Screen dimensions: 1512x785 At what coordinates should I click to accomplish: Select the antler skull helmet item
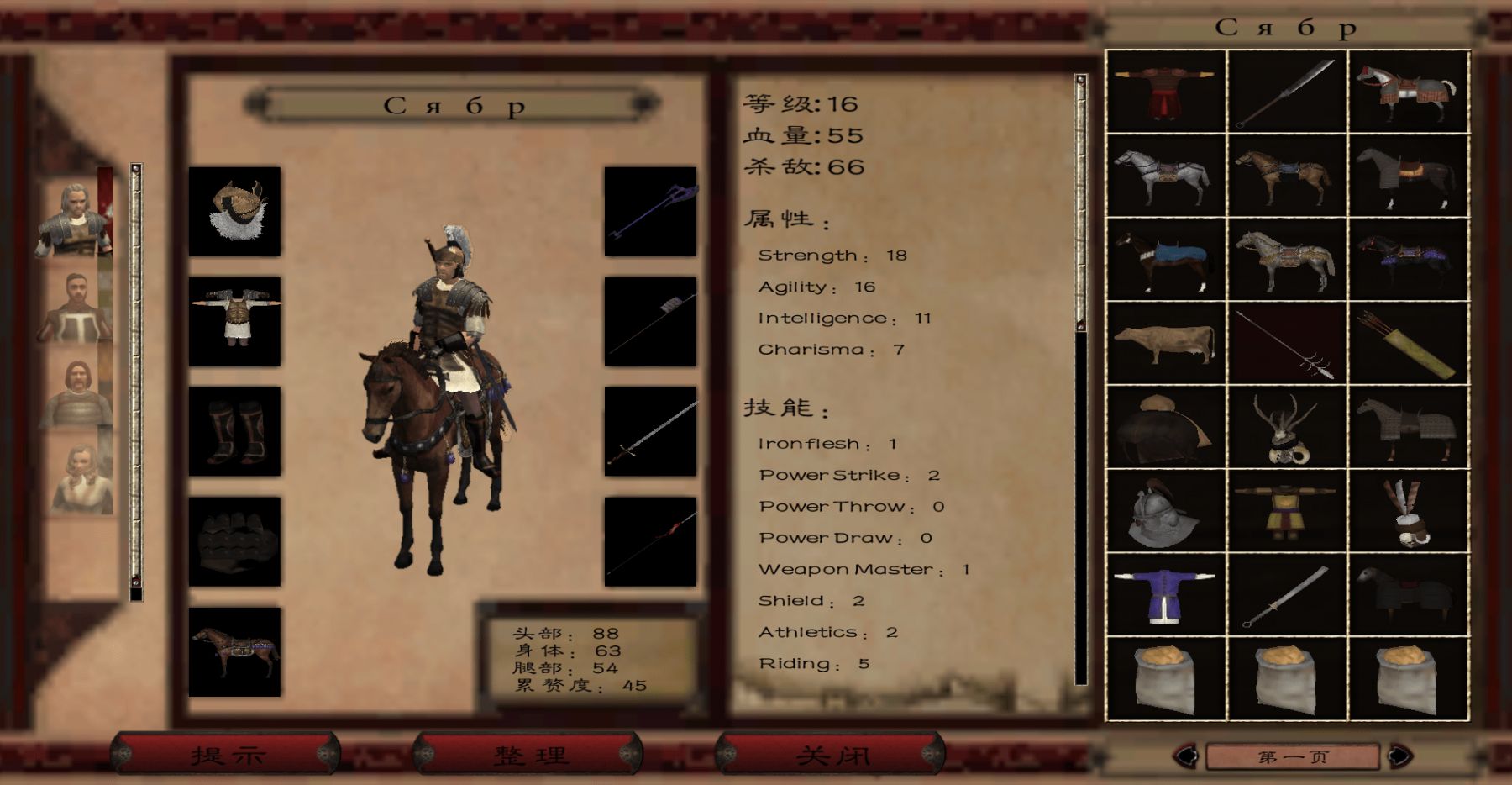tap(1286, 427)
